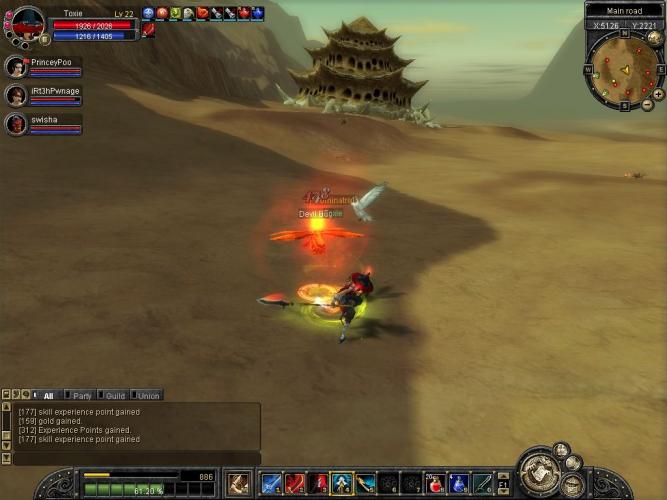Click Toxie's character portrait

click(x=28, y=24)
